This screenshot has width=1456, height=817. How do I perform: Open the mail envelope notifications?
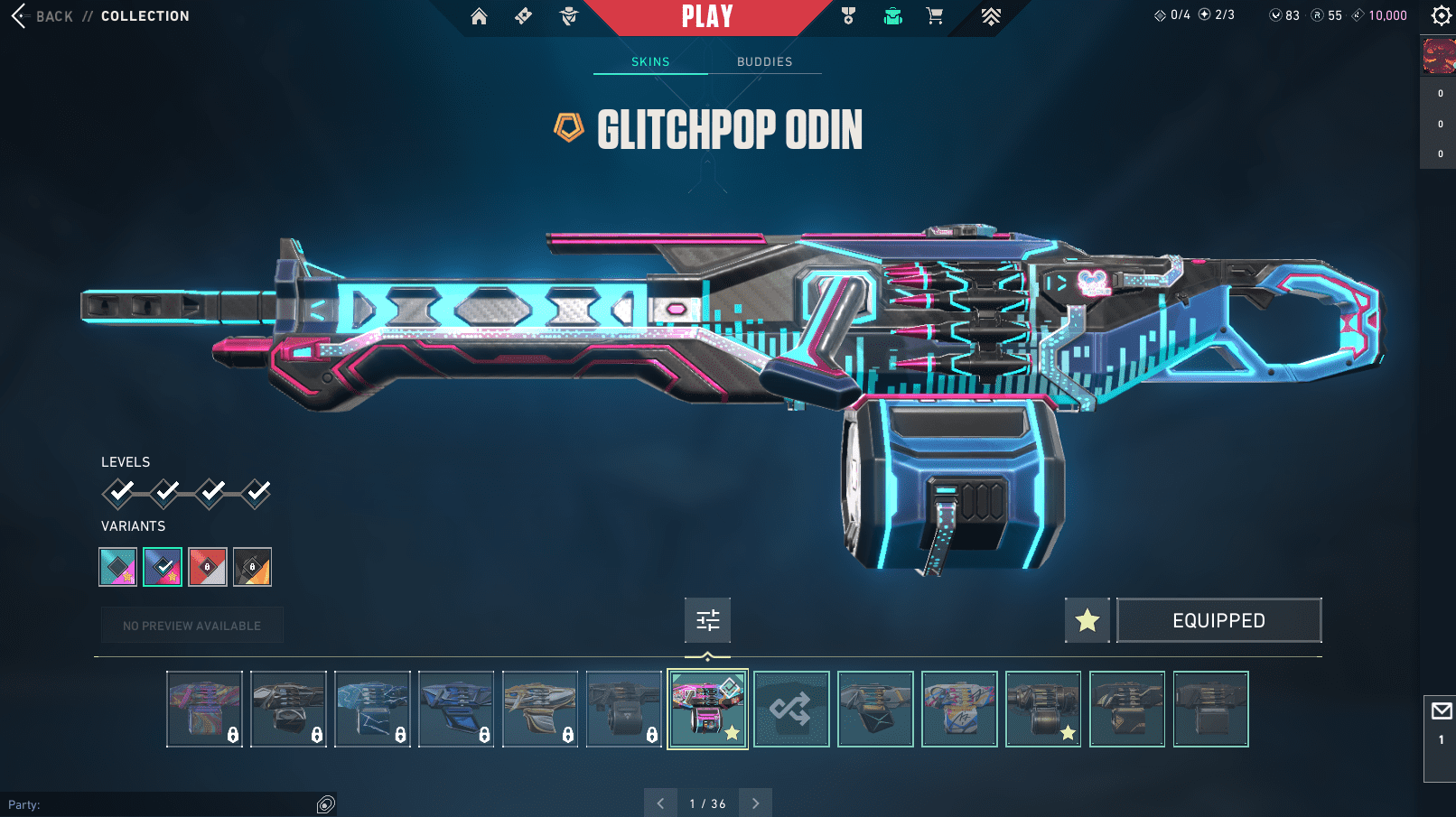point(1441,711)
